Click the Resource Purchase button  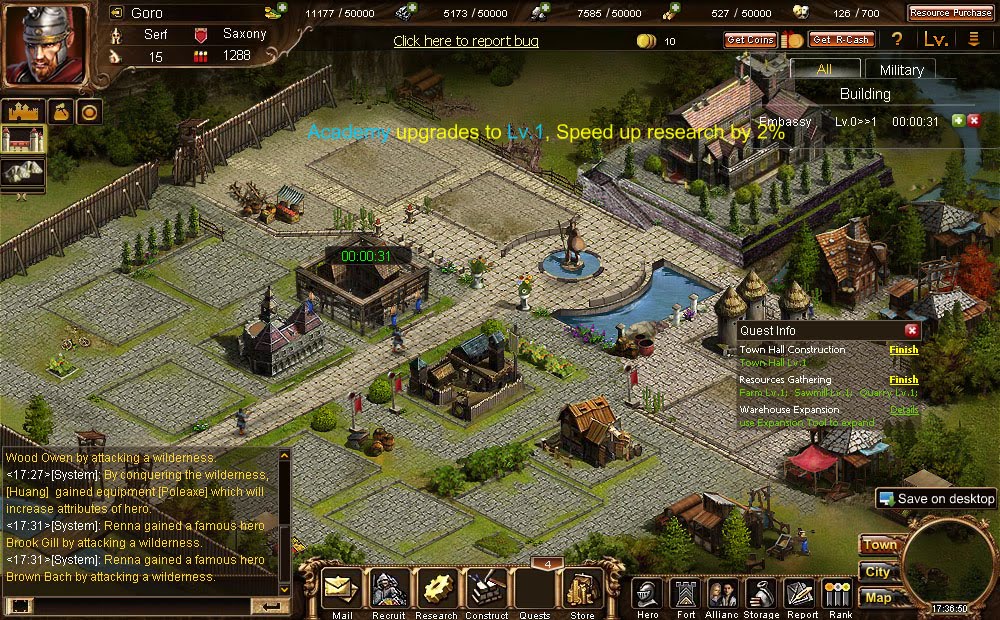pyautogui.click(x=950, y=13)
